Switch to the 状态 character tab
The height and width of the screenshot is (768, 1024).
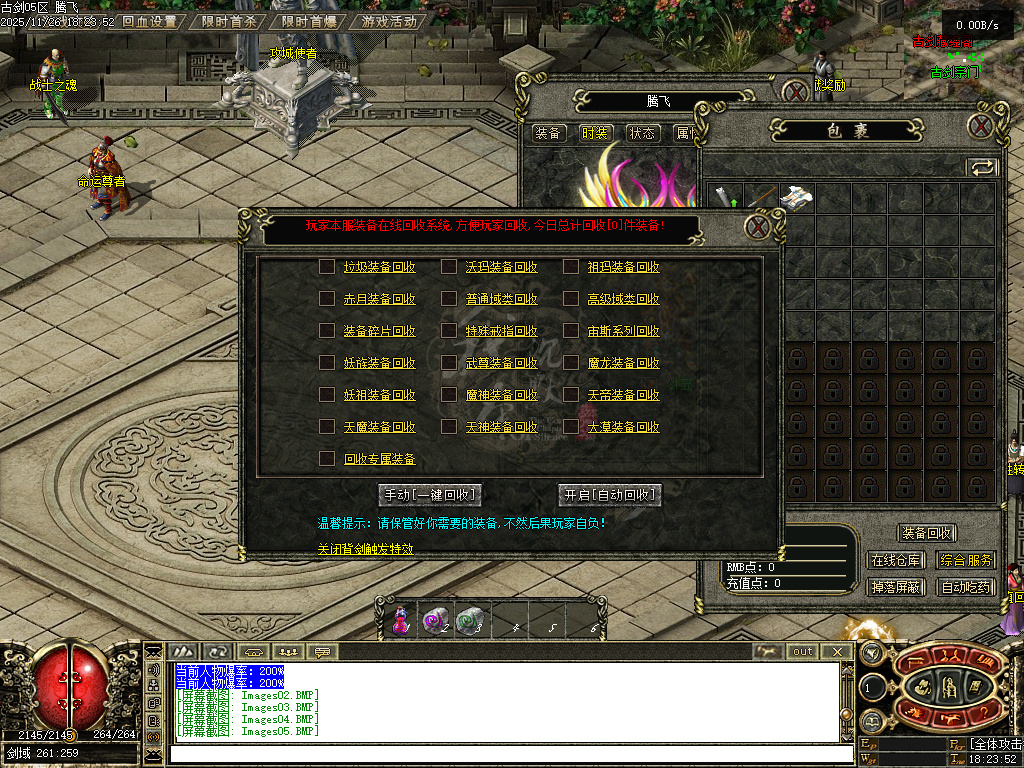[x=642, y=133]
